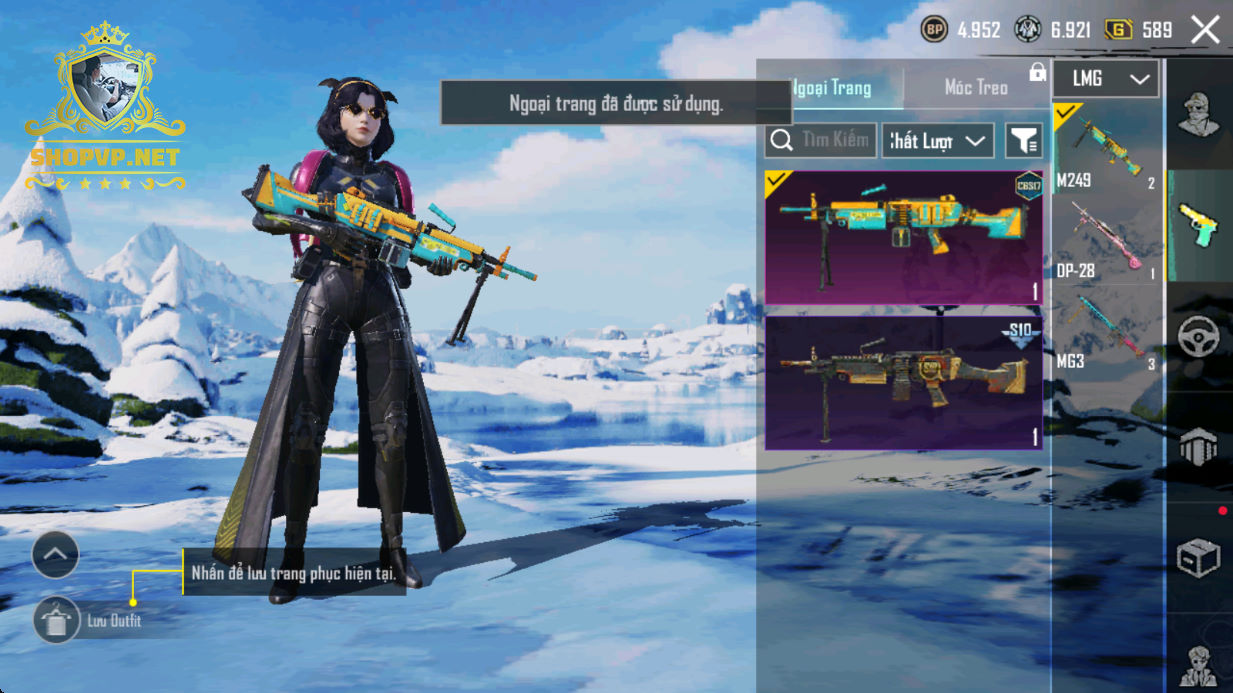This screenshot has height=693, width=1233.
Task: Open the crate box category icon
Action: point(1198,559)
